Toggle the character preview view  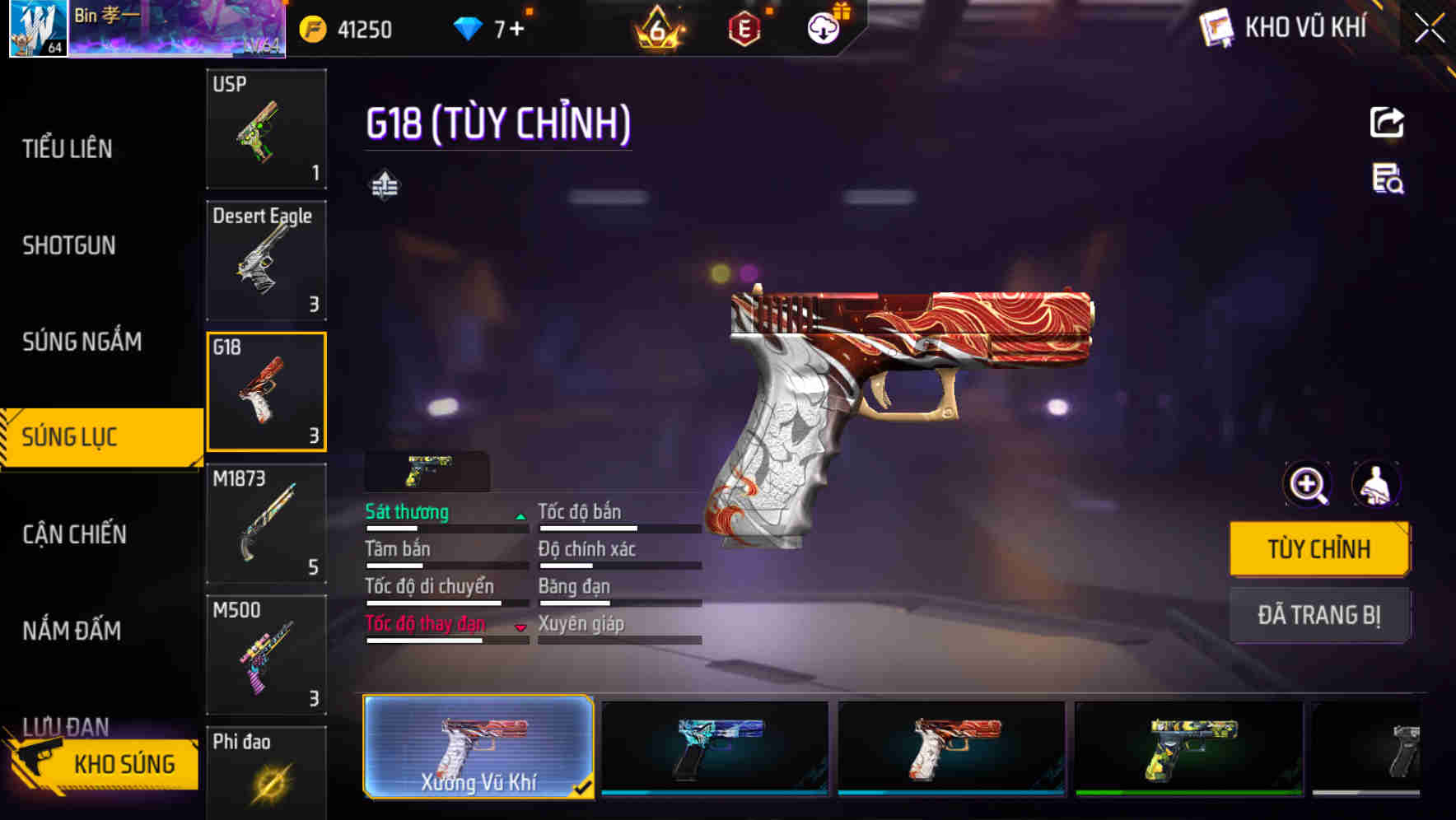[x=1377, y=485]
